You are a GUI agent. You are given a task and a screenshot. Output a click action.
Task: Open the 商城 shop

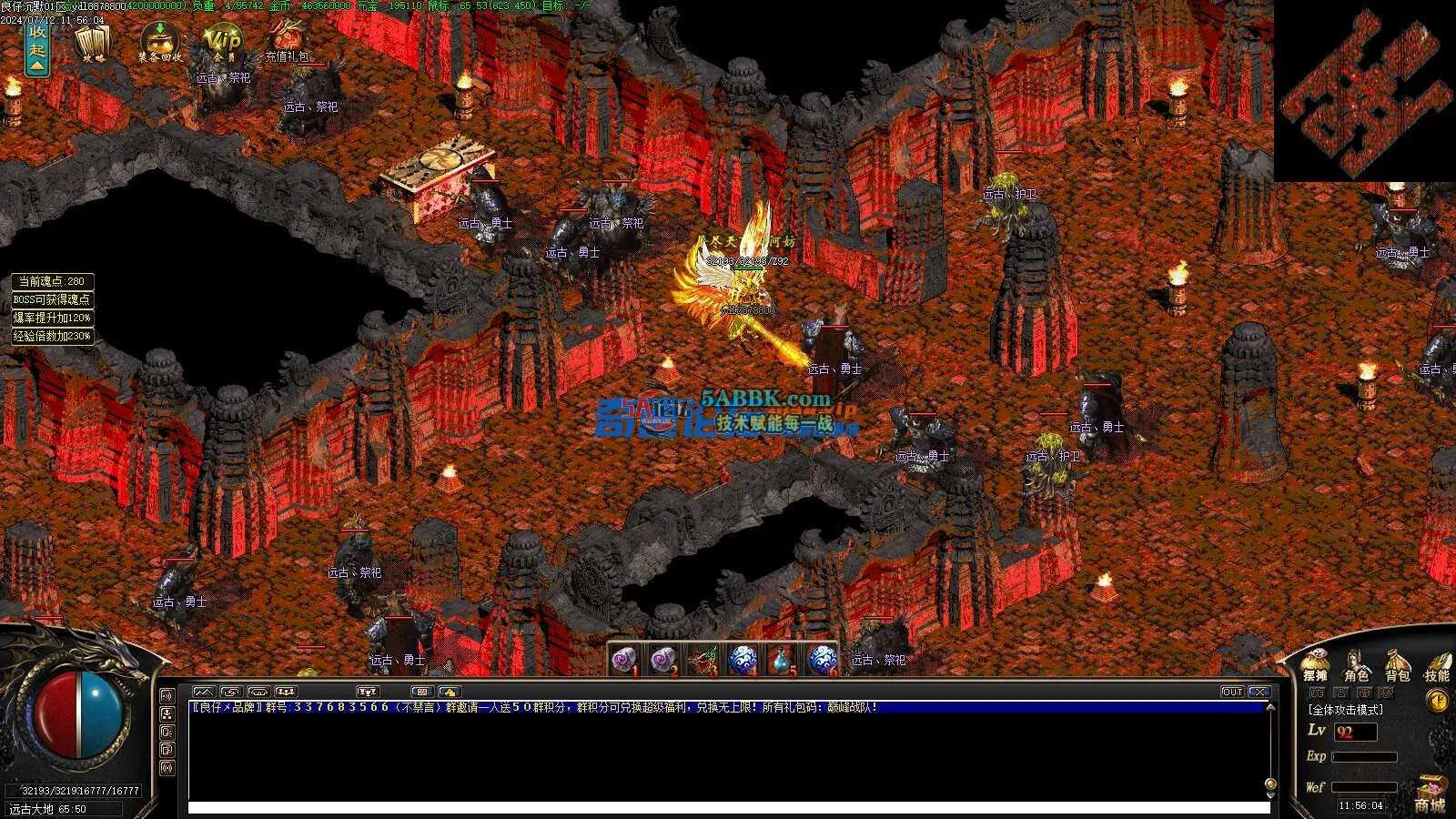(1430, 798)
